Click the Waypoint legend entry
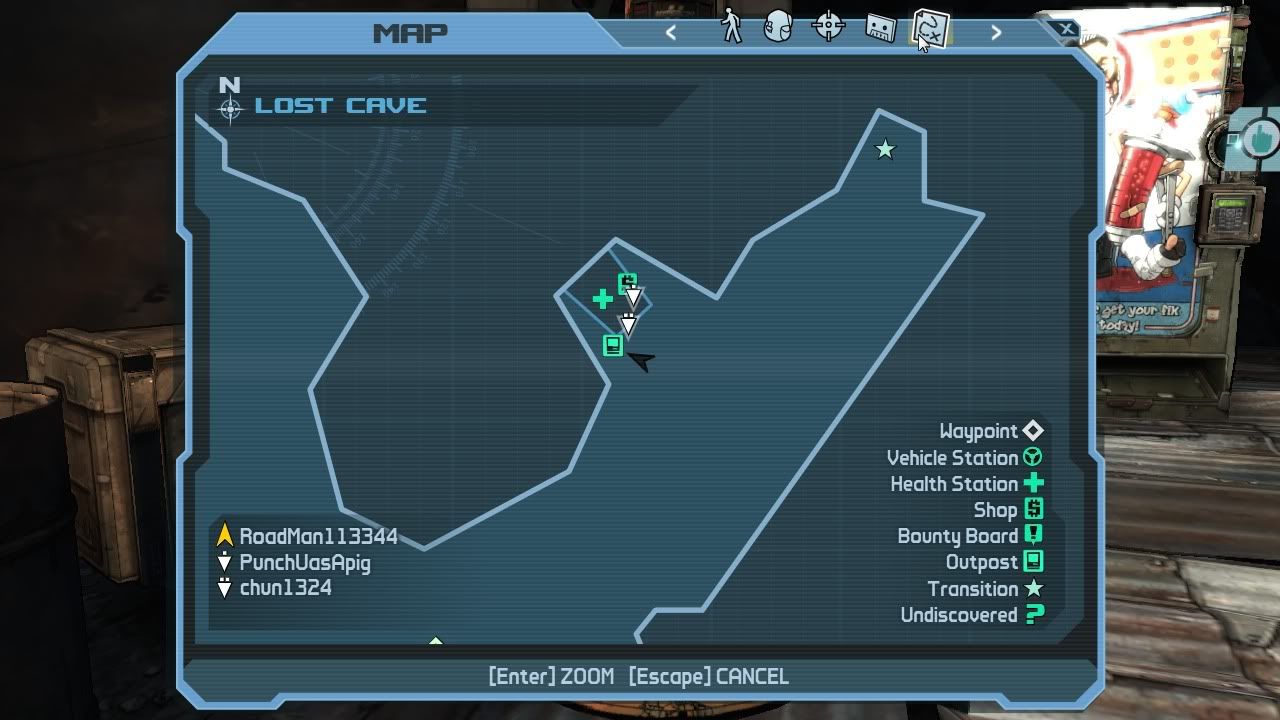This screenshot has height=720, width=1280. click(990, 431)
